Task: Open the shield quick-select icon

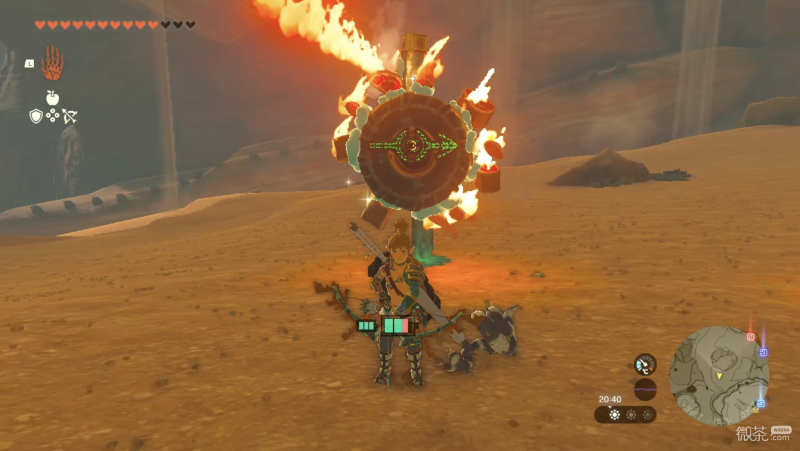Action: pos(36,116)
